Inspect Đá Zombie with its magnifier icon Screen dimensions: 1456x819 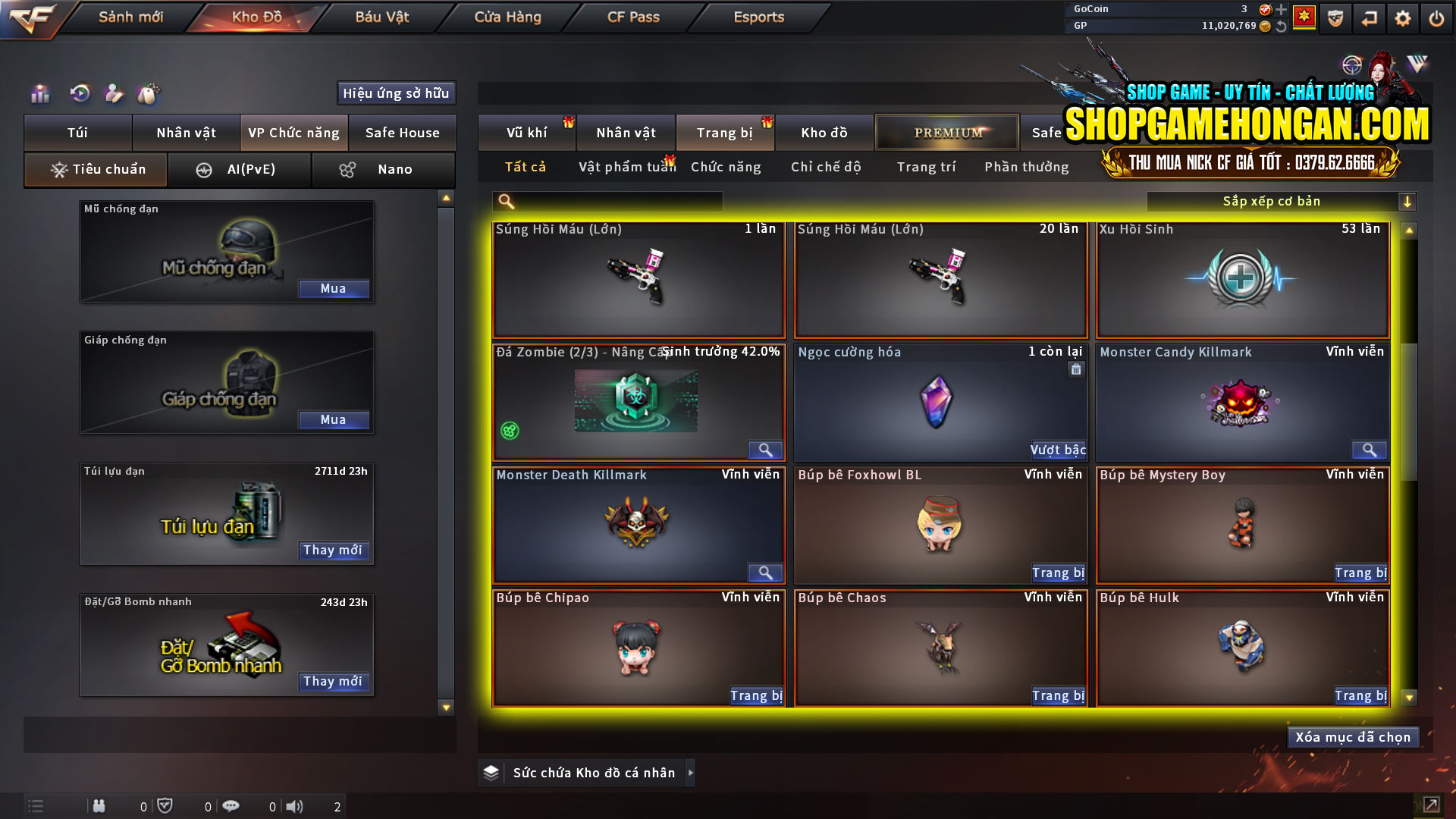coord(765,450)
